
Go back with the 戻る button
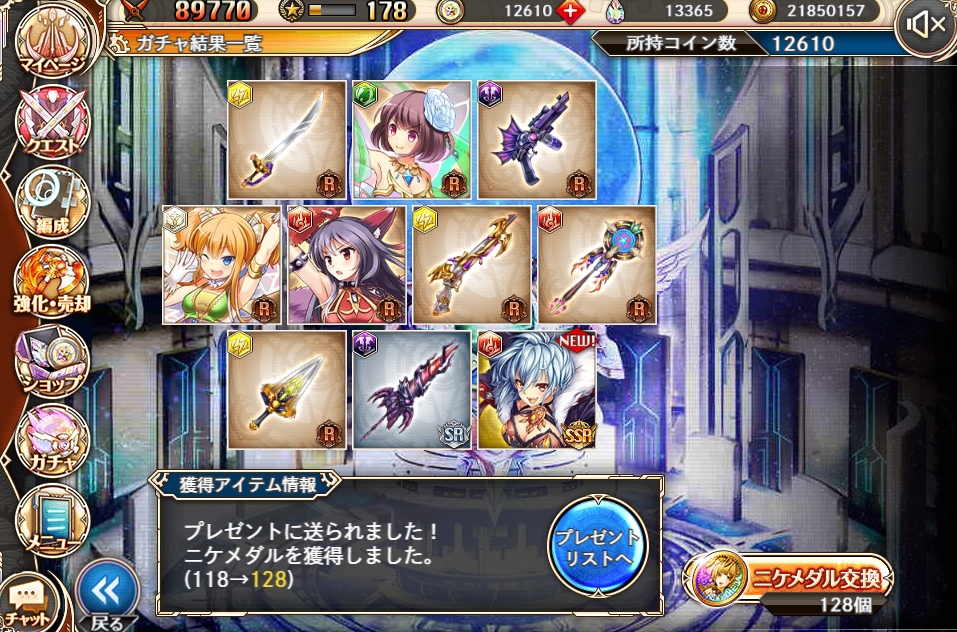(106, 597)
